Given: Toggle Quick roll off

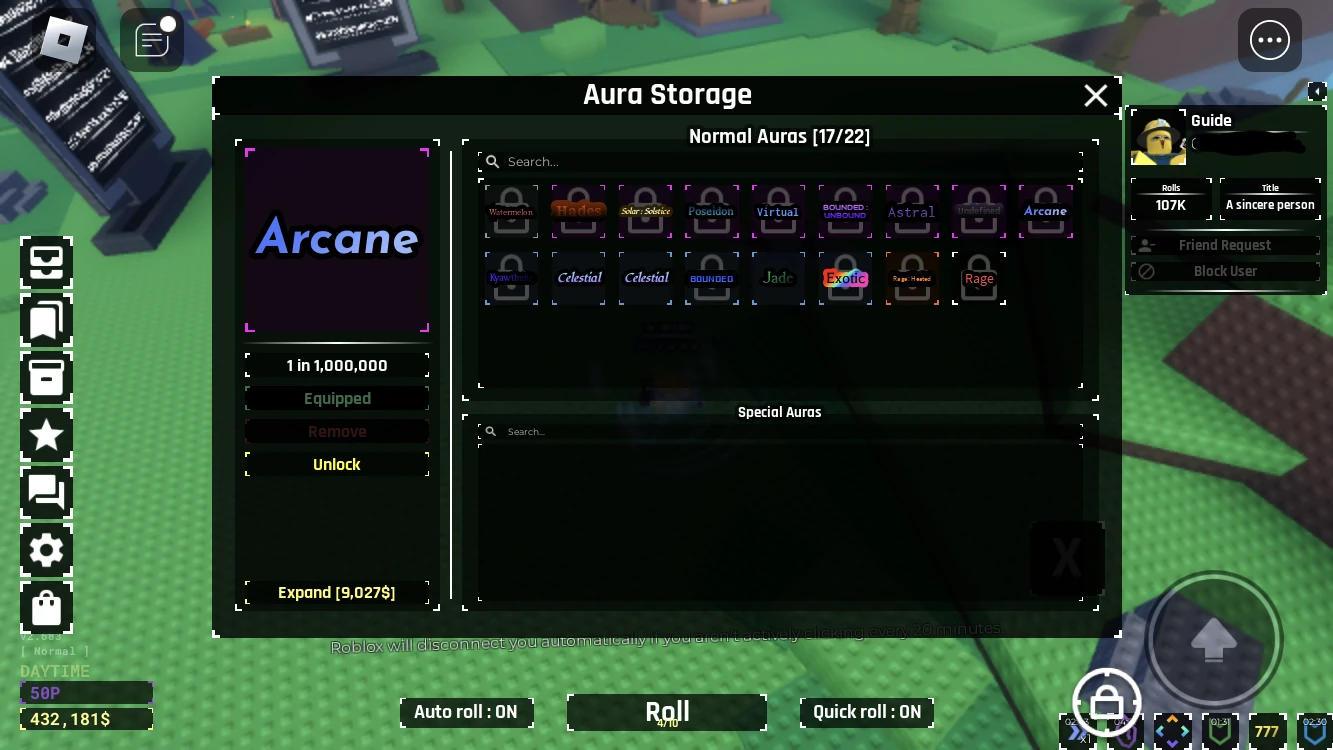Looking at the screenshot, I should pos(867,712).
